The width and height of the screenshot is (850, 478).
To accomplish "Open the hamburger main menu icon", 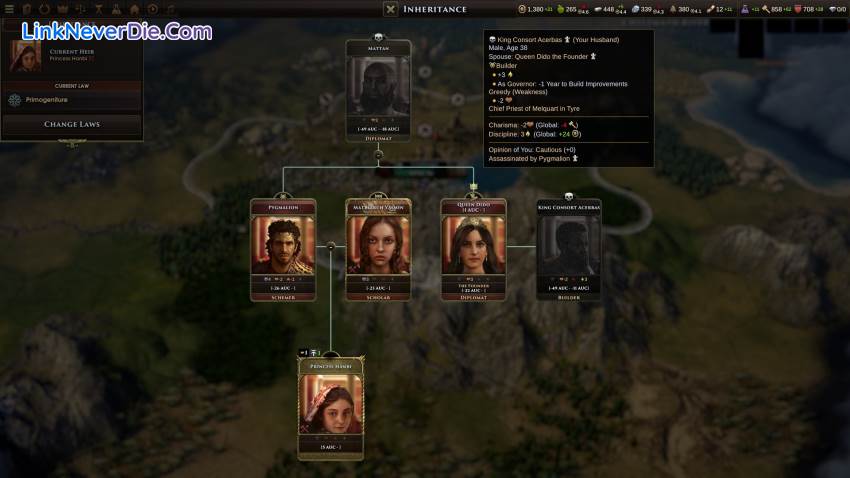I will coord(8,9).
